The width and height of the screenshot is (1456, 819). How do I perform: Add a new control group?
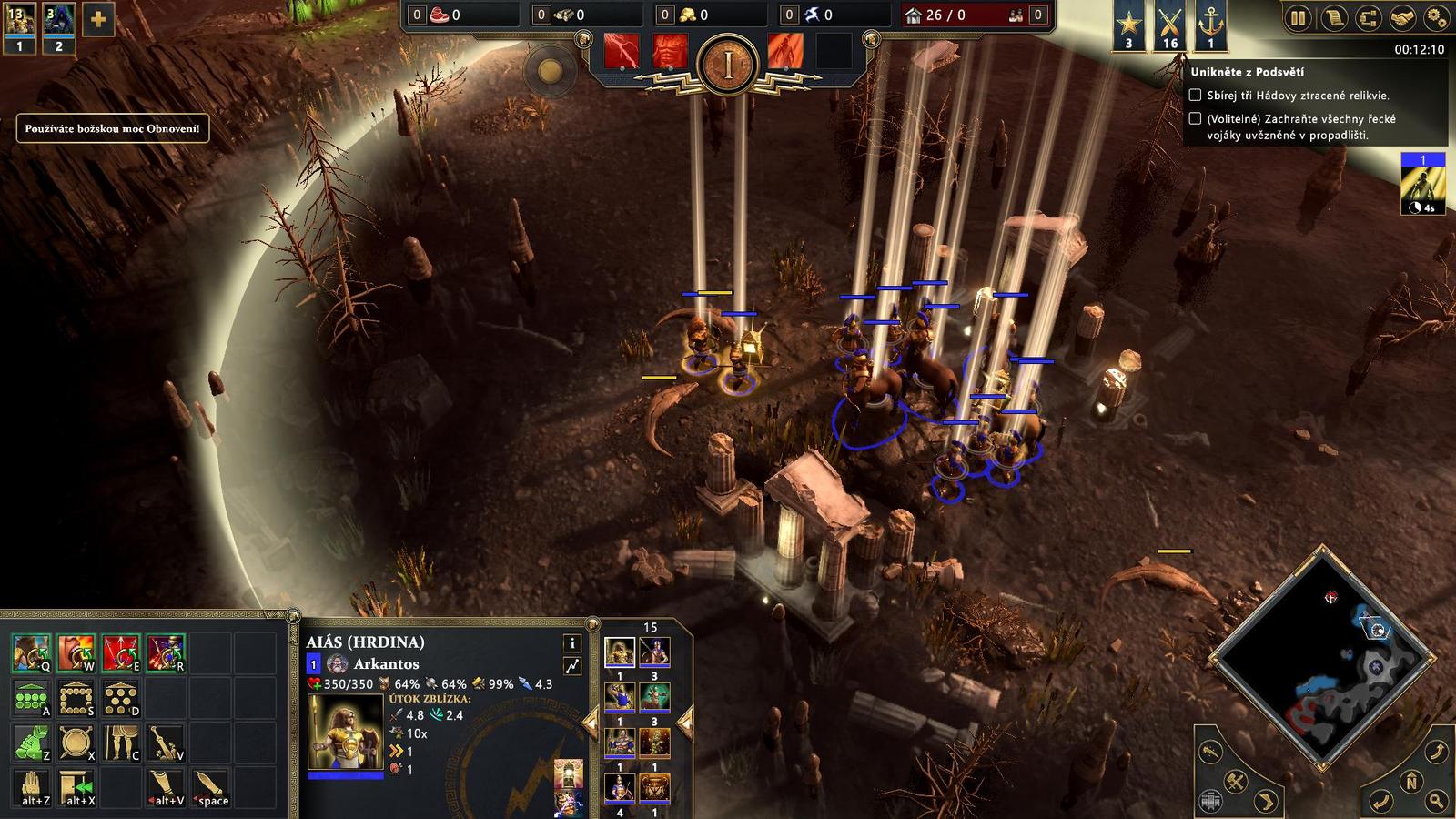(98, 20)
